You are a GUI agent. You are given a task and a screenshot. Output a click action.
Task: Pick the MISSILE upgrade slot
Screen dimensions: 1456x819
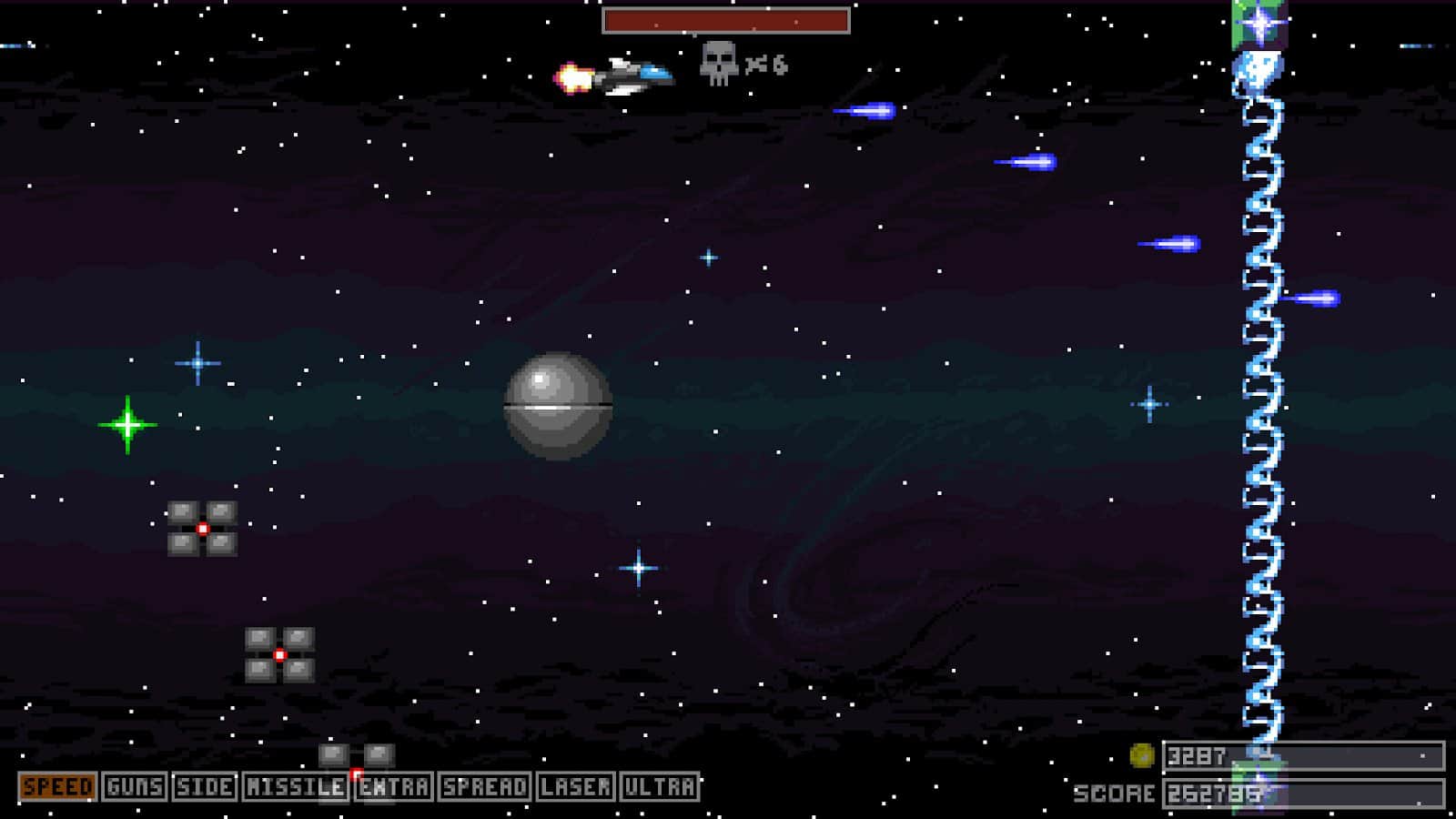tap(295, 786)
